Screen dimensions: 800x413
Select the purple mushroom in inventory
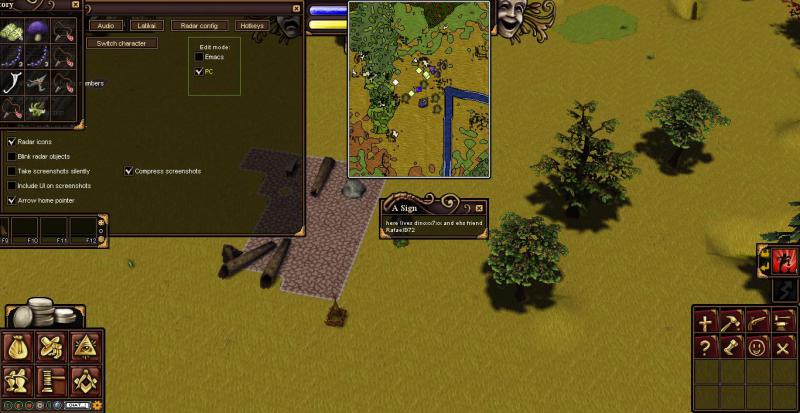pyautogui.click(x=39, y=31)
